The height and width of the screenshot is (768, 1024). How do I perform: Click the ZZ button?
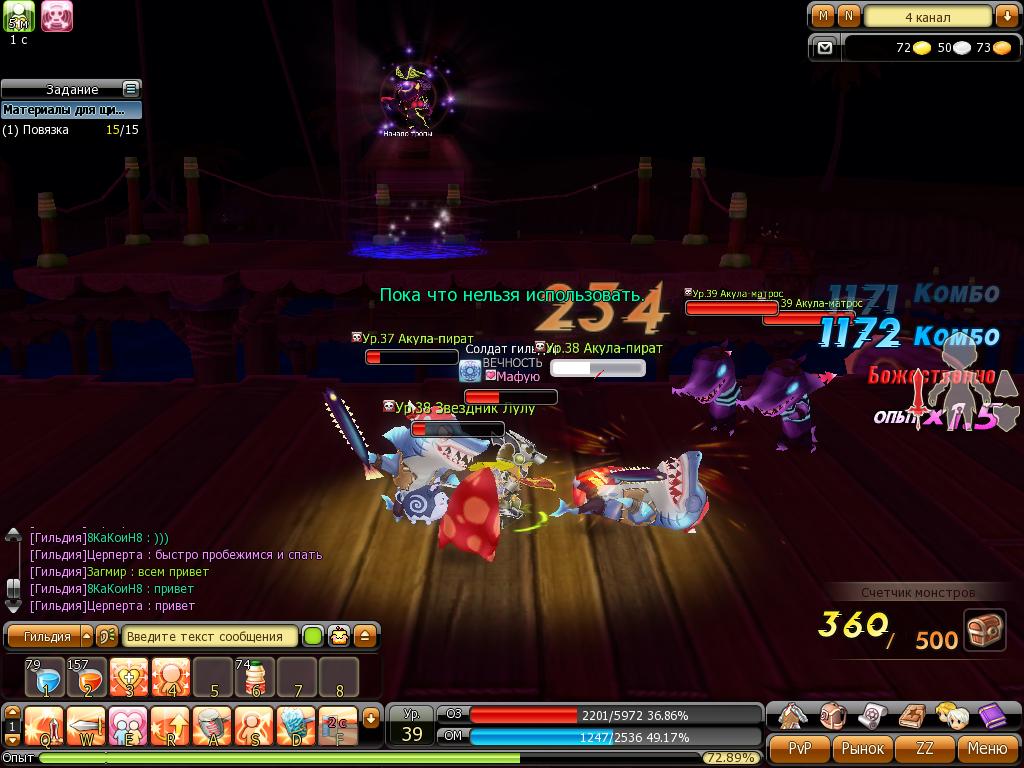pyautogui.click(x=925, y=747)
